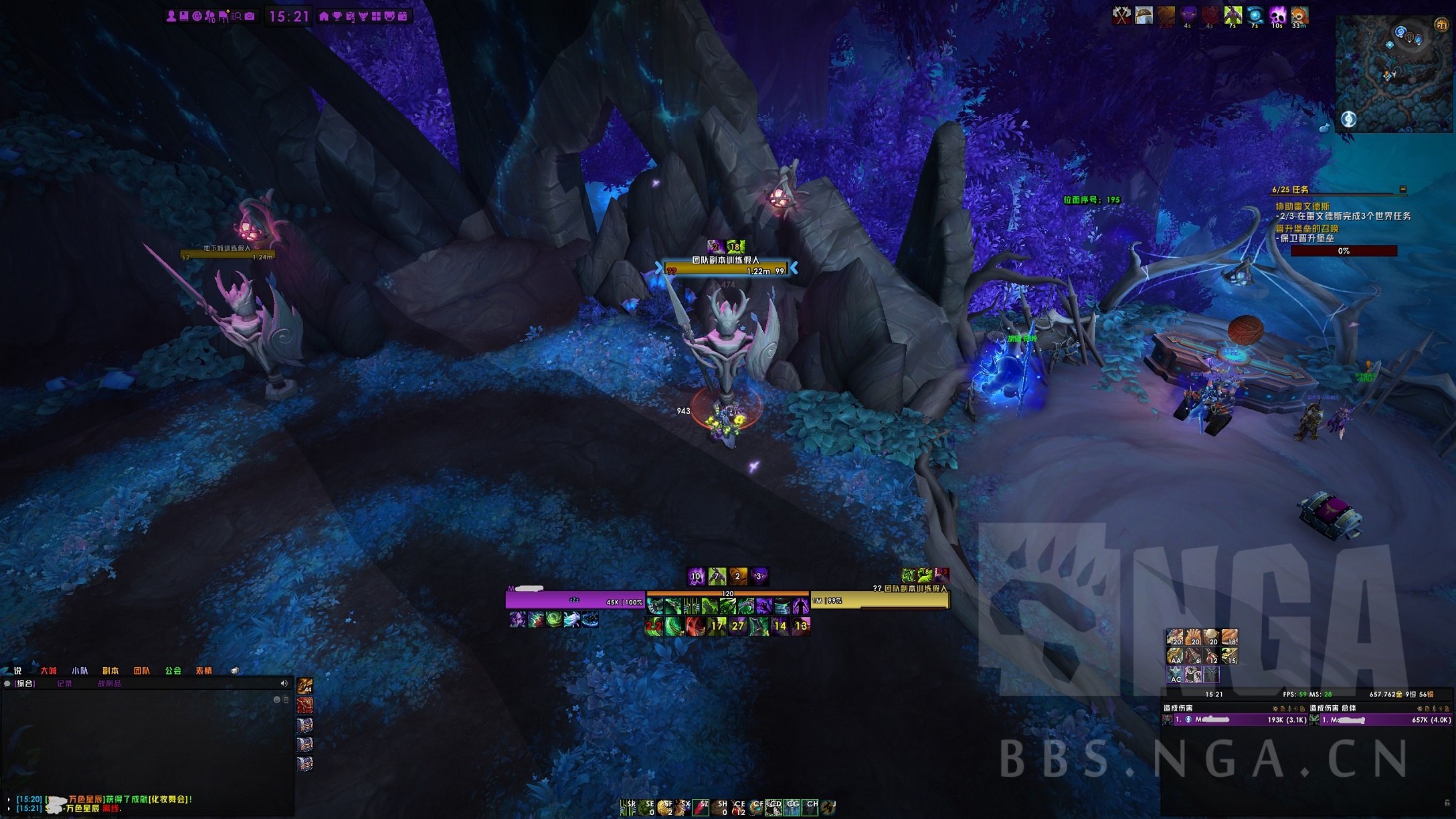Screen dimensions: 1456x819
Task: Click the dice icon beside the chat tabs
Action: (234, 670)
